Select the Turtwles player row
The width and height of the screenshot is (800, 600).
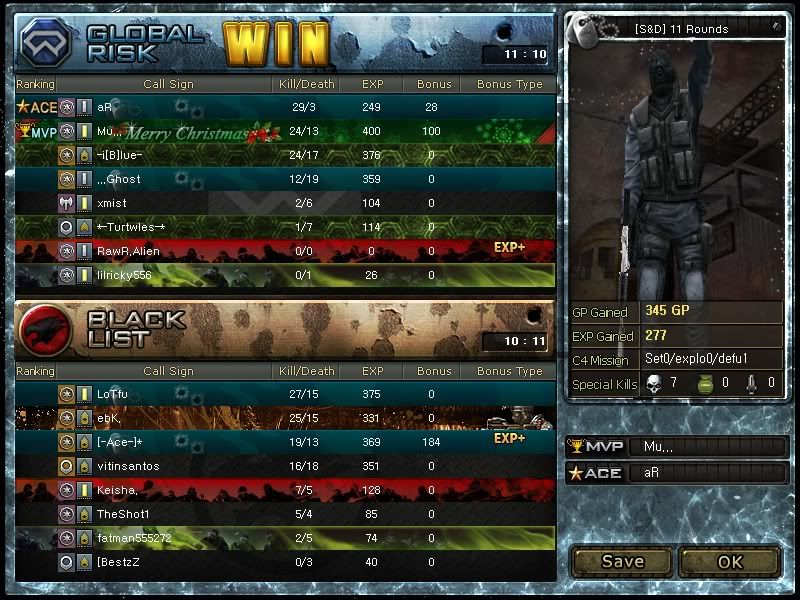tap(285, 227)
